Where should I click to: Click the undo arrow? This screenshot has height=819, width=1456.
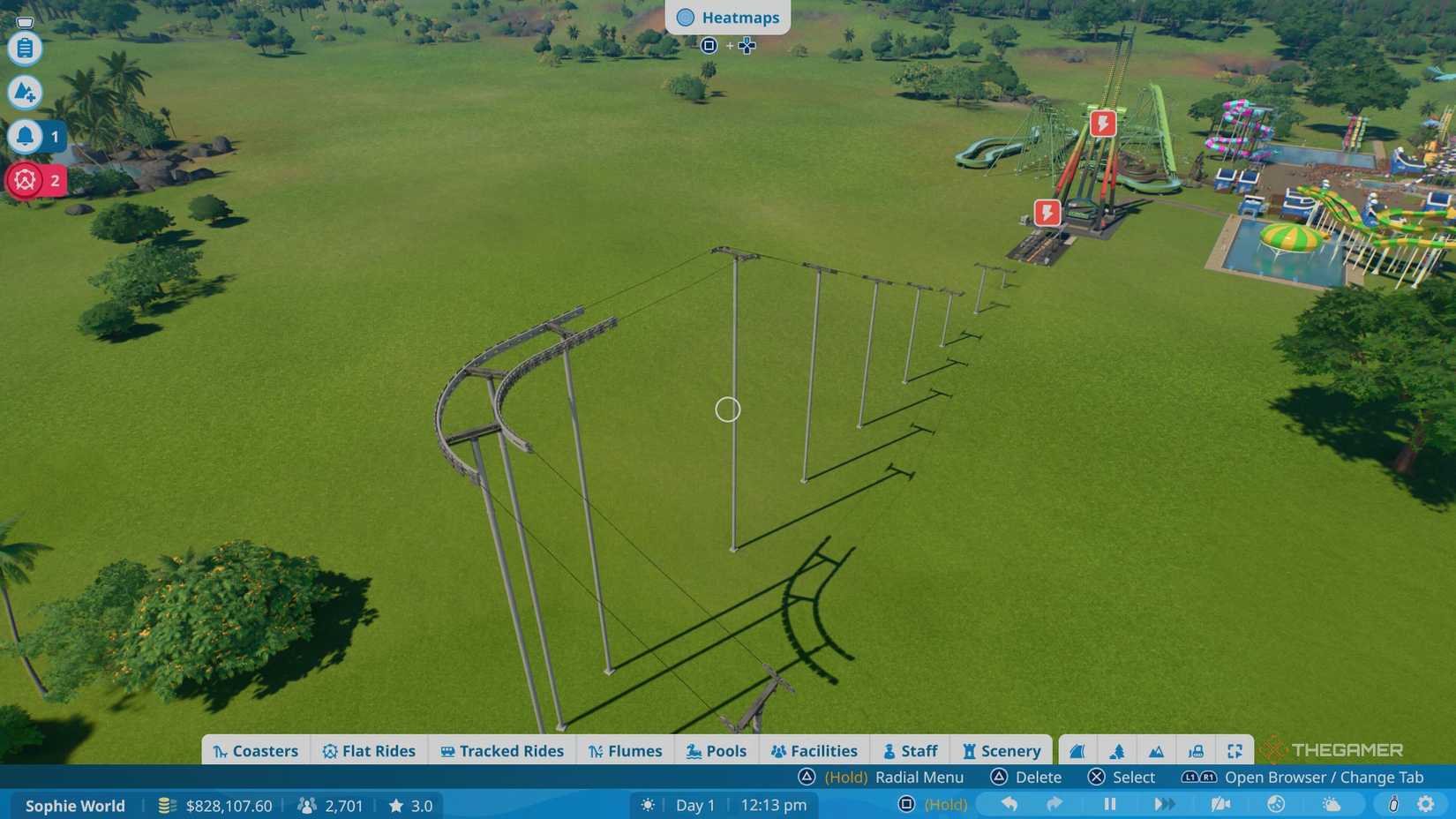pyautogui.click(x=1009, y=804)
